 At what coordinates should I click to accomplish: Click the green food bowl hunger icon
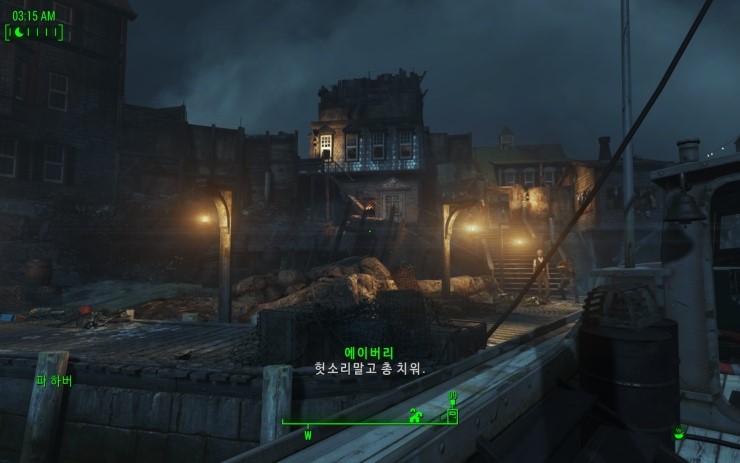pos(679,432)
